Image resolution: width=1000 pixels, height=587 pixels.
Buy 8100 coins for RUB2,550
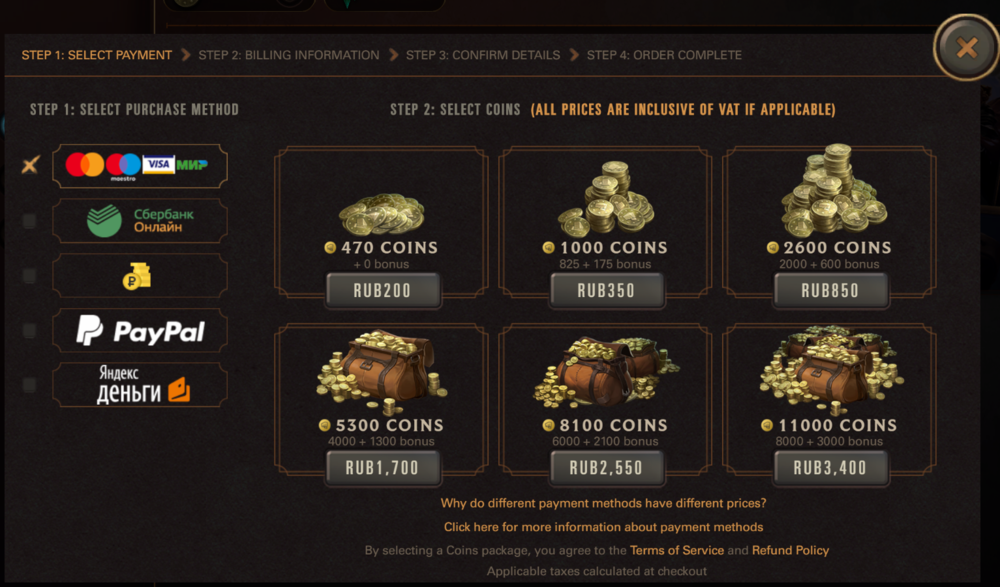(605, 467)
